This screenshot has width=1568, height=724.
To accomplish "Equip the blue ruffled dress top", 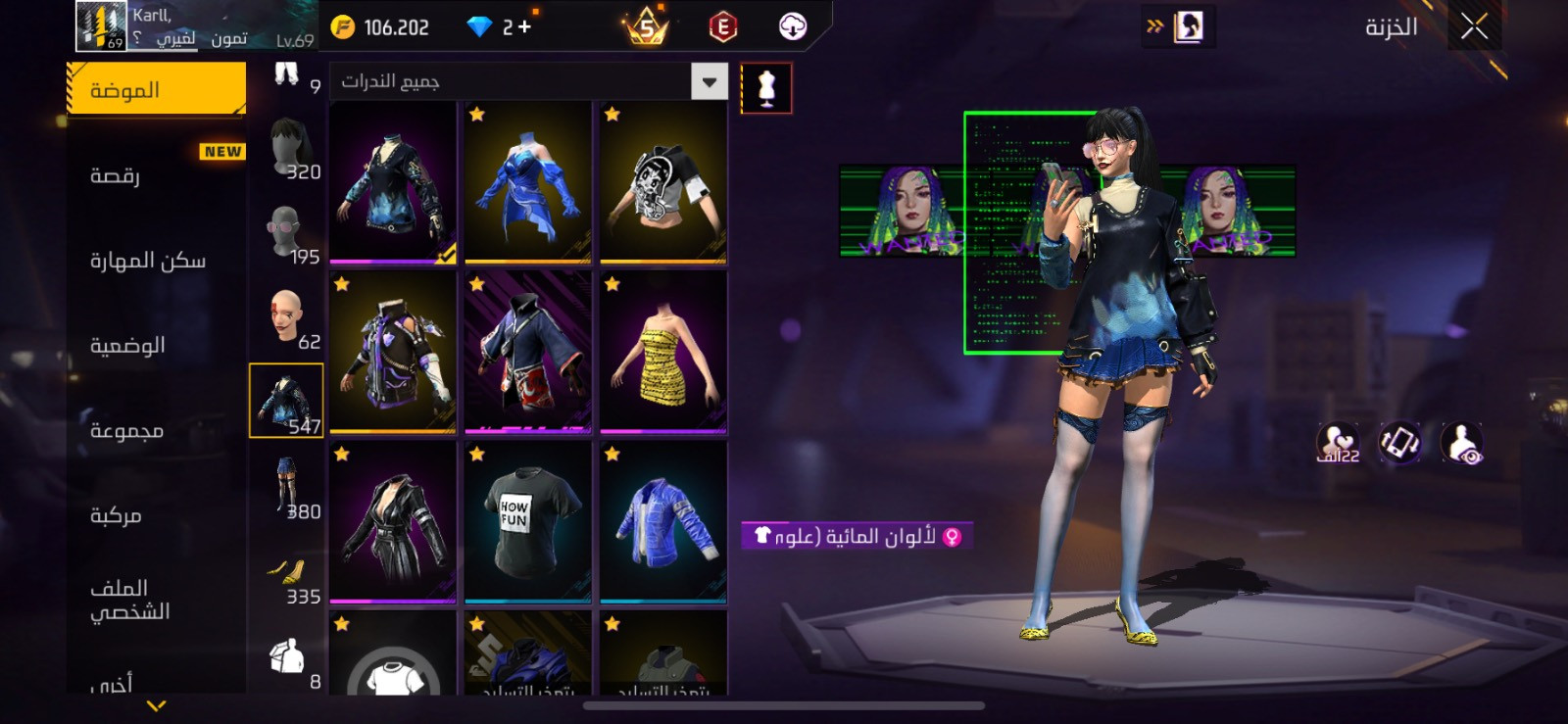I will tap(527, 182).
